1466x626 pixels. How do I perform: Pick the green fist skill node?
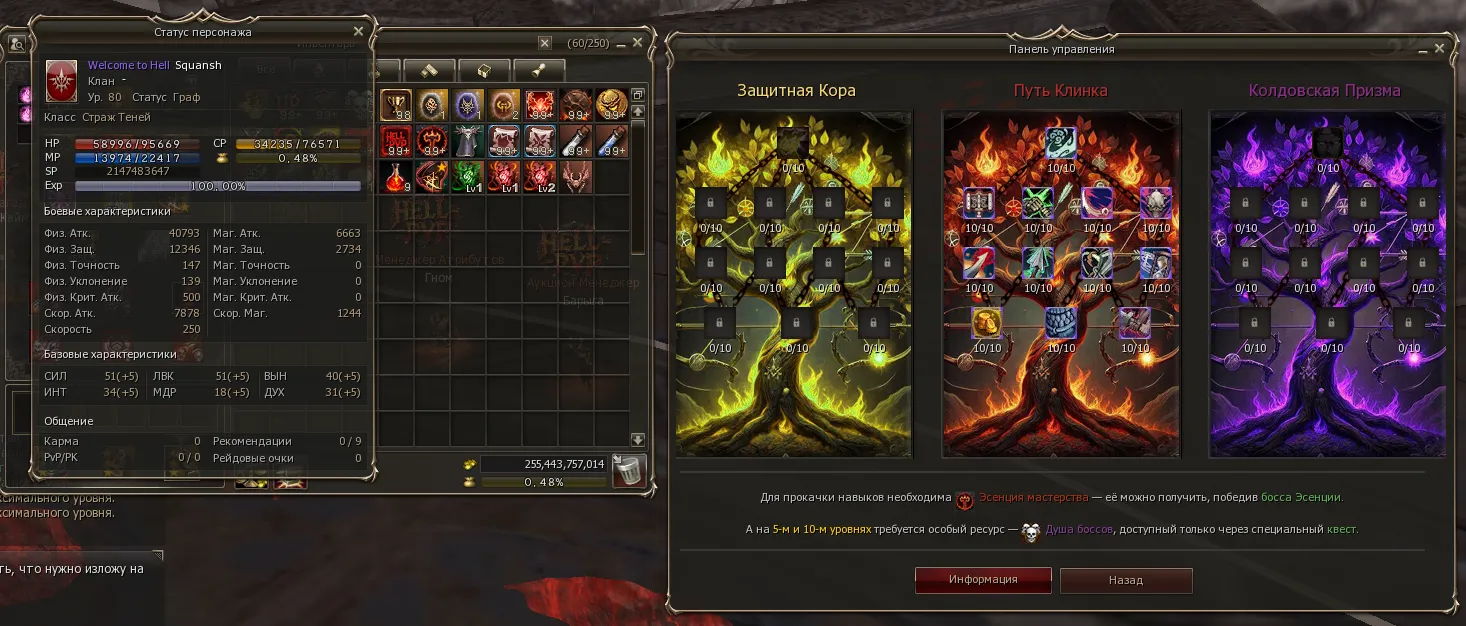(1038, 204)
